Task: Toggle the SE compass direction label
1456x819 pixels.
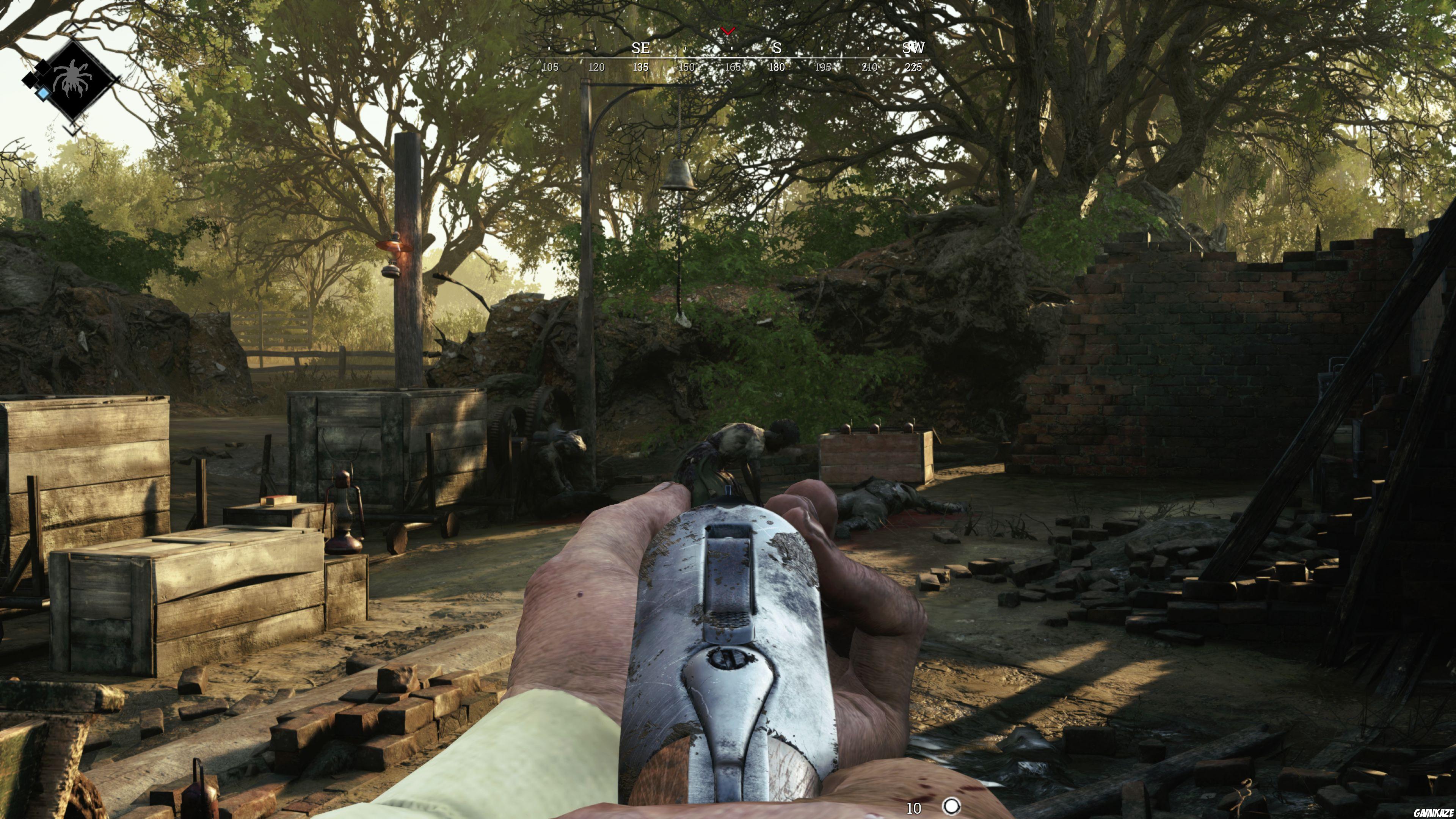Action: (x=641, y=47)
